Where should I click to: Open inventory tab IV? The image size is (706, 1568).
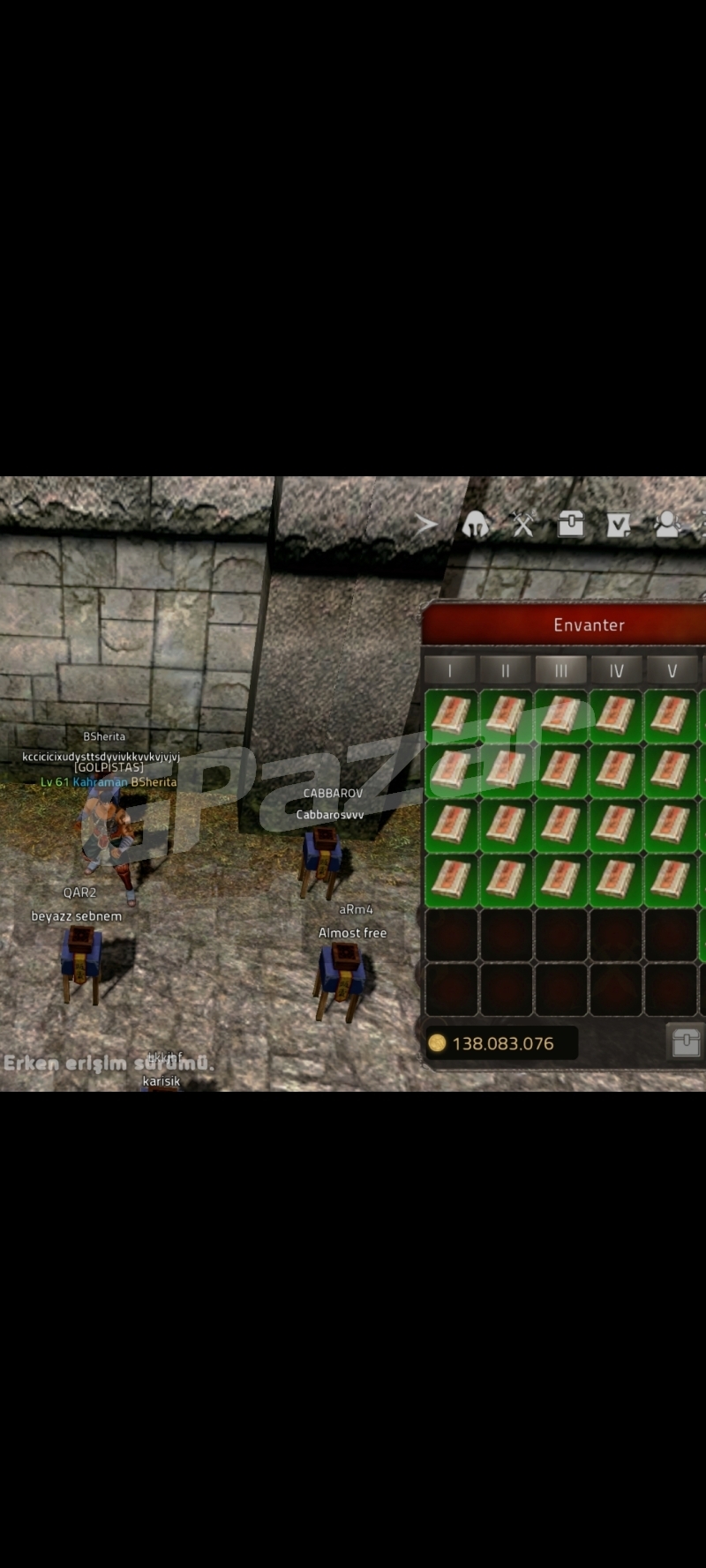click(x=617, y=671)
